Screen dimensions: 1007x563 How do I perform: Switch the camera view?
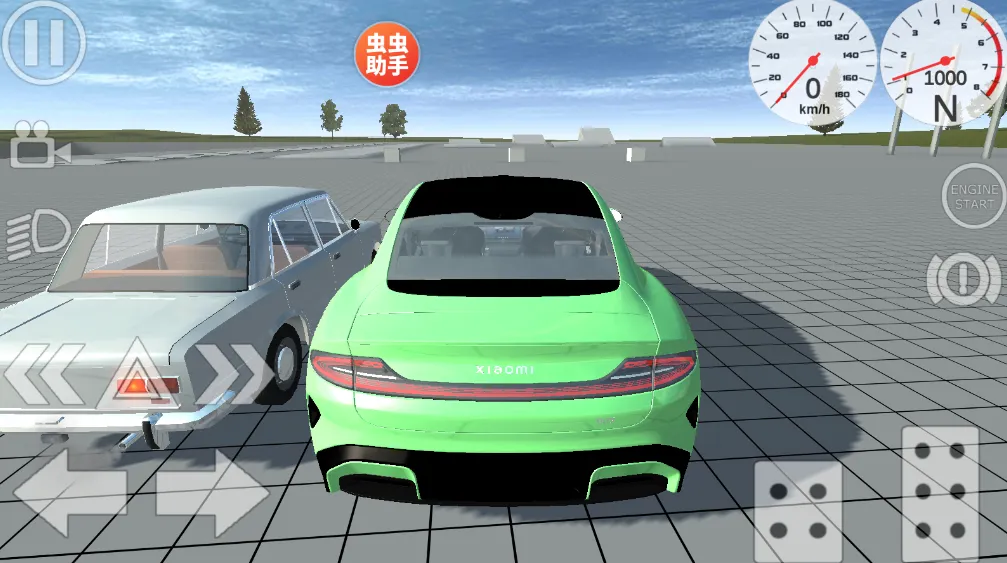point(40,144)
